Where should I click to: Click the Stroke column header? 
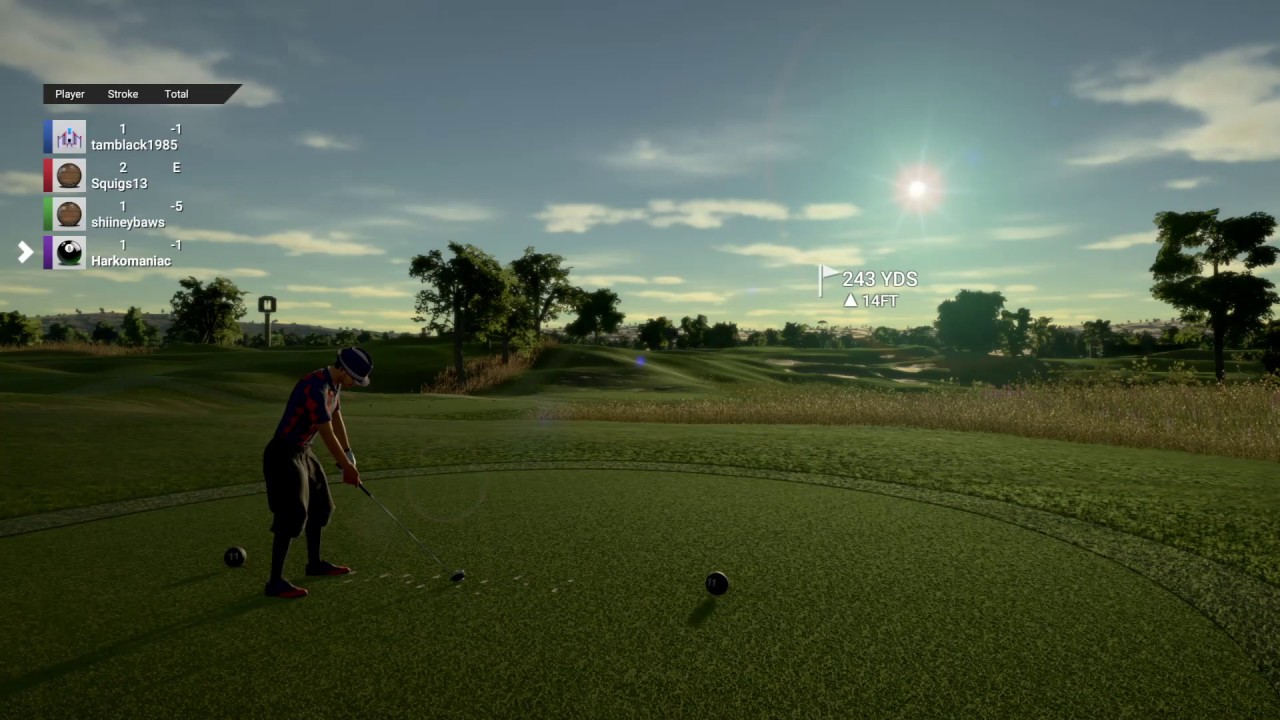(x=123, y=94)
